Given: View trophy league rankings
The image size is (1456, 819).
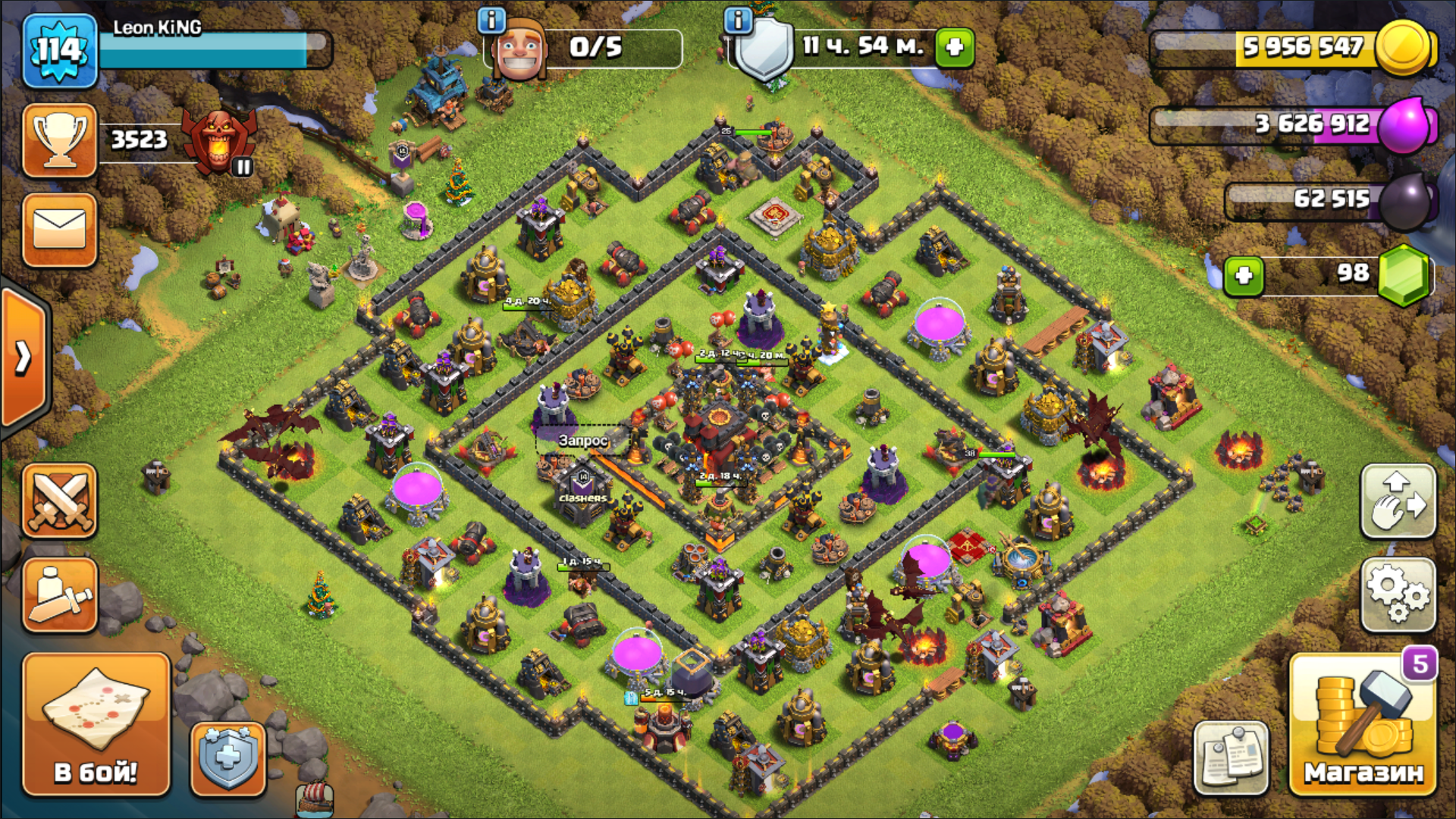Looking at the screenshot, I should tap(60, 140).
